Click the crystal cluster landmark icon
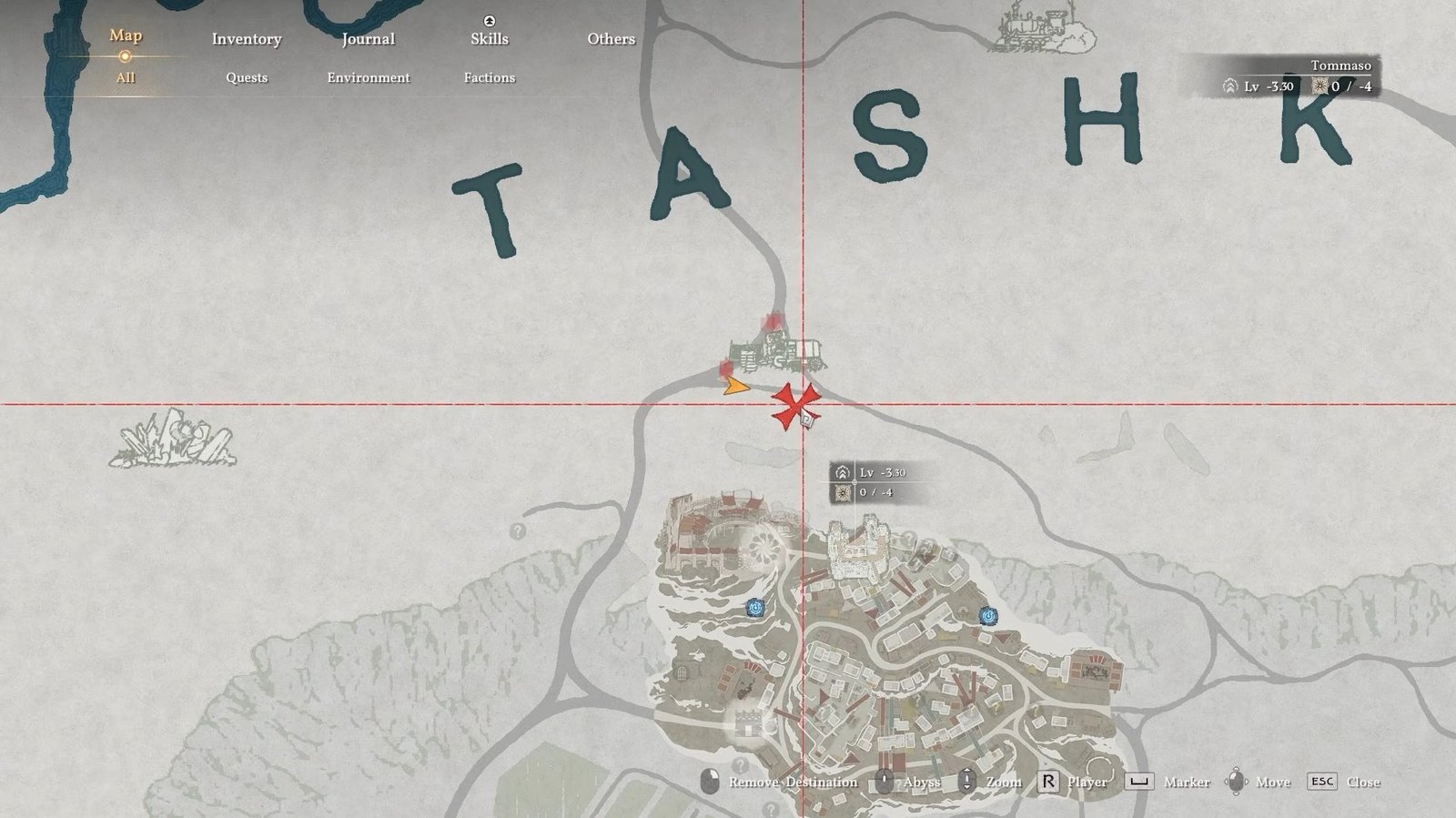This screenshot has width=1456, height=818. click(173, 440)
